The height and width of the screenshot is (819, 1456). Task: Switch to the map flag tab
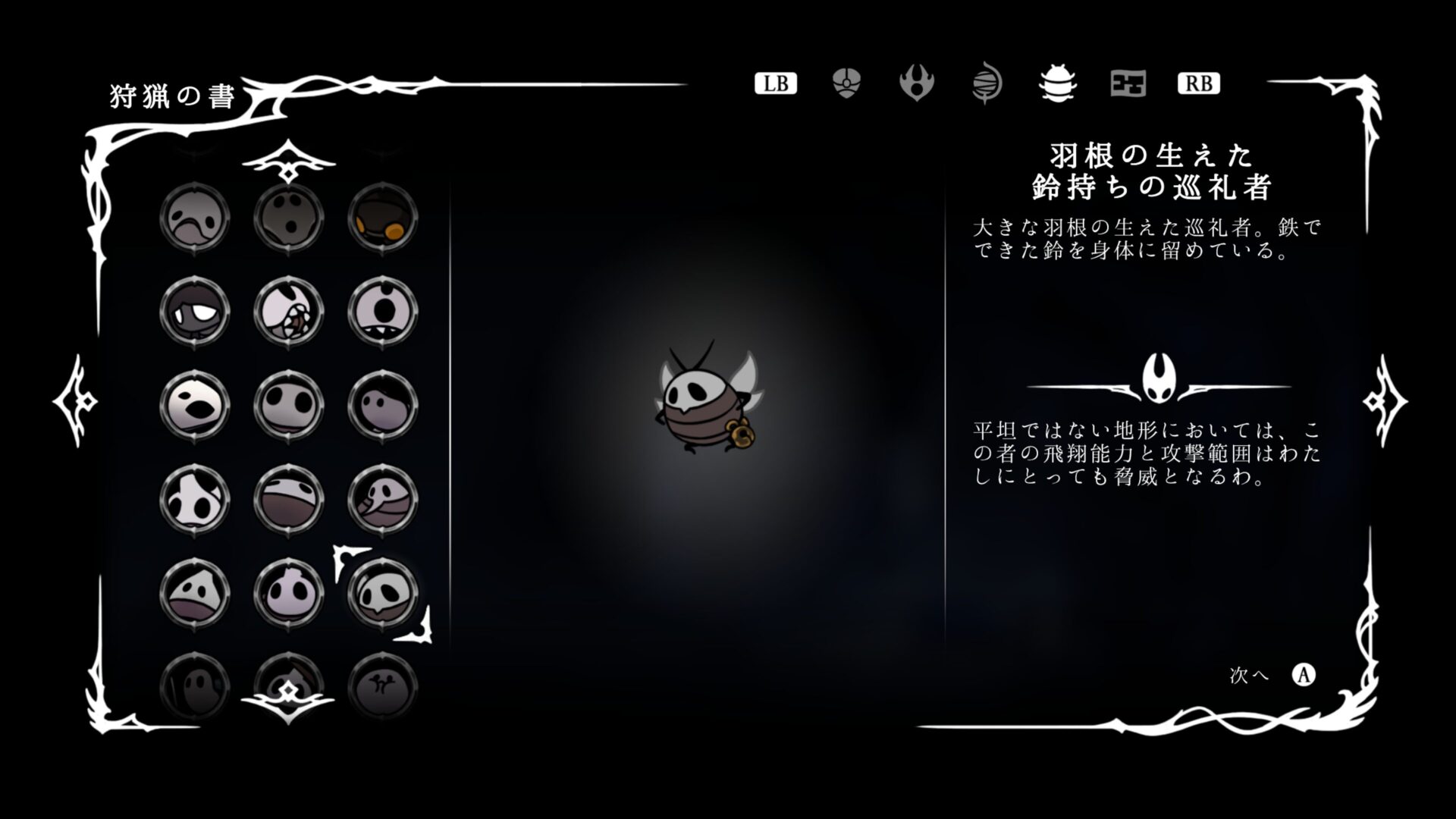1127,85
